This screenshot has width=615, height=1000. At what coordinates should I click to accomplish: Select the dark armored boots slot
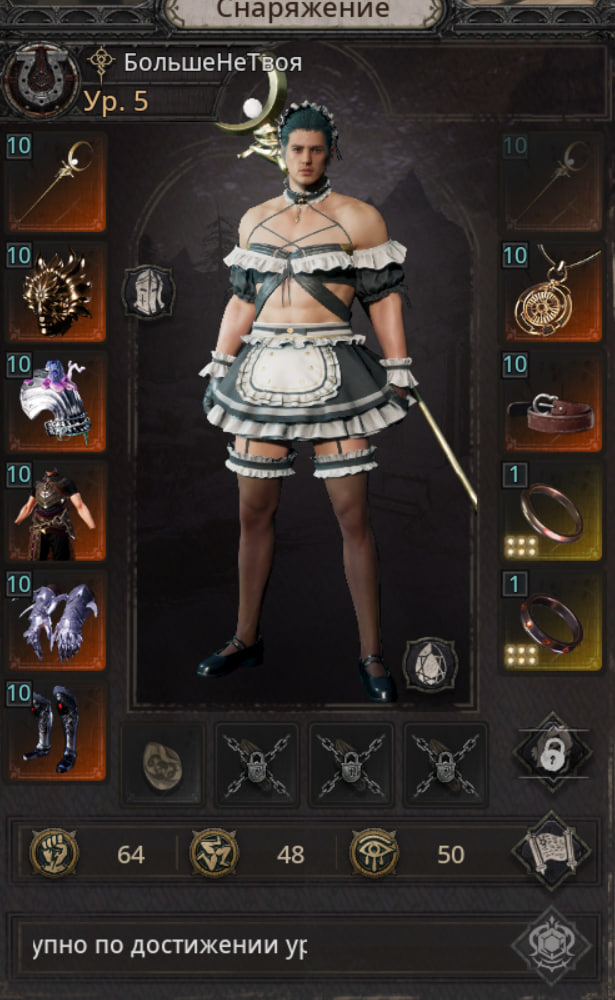(56, 731)
